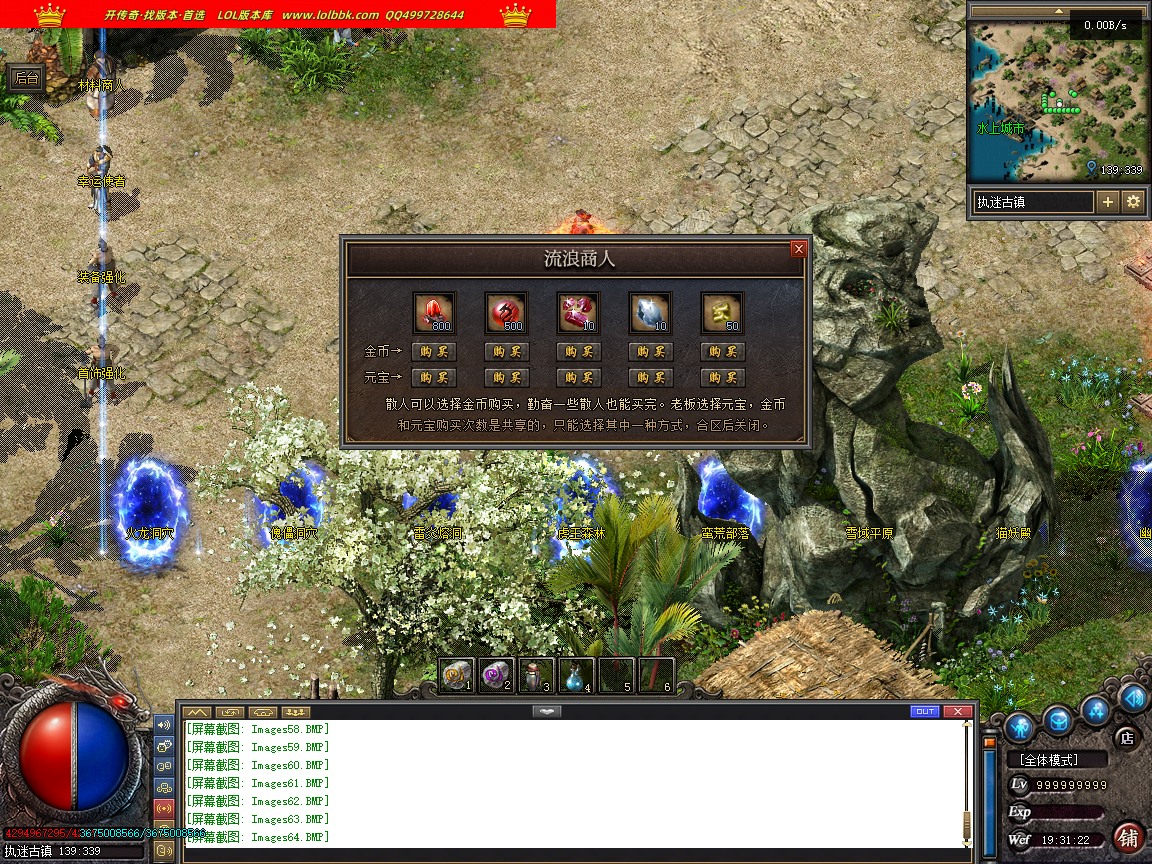Close the chat window with red X
The width and height of the screenshot is (1152, 864).
(x=958, y=712)
